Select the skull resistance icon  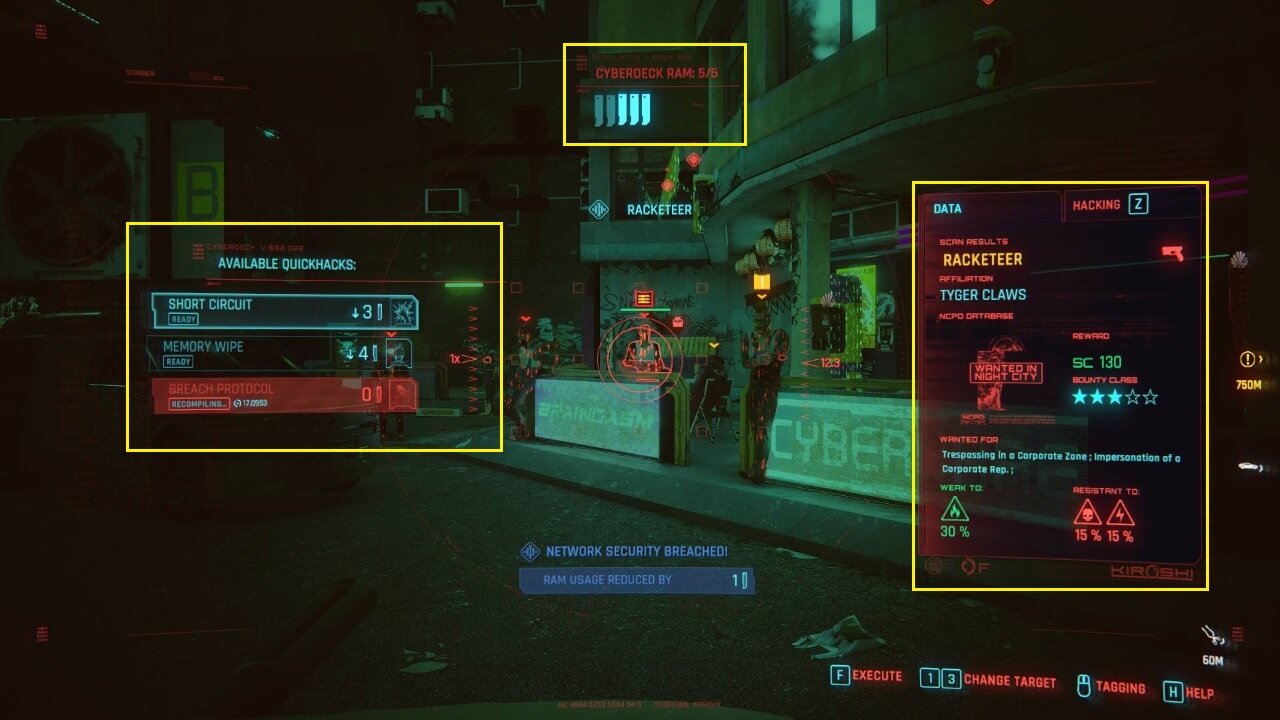pyautogui.click(x=1088, y=513)
